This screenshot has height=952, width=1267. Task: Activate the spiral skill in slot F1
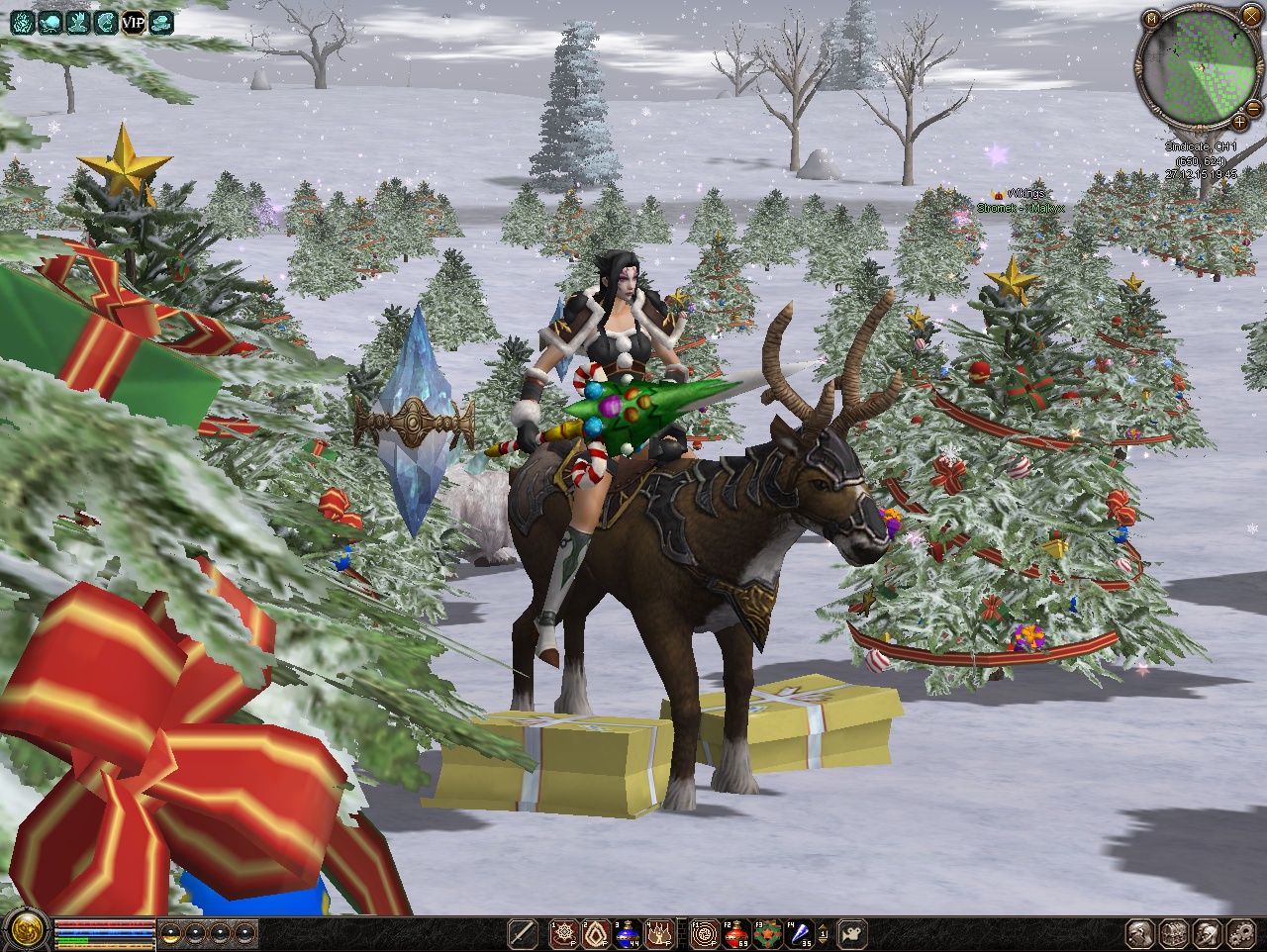point(704,932)
